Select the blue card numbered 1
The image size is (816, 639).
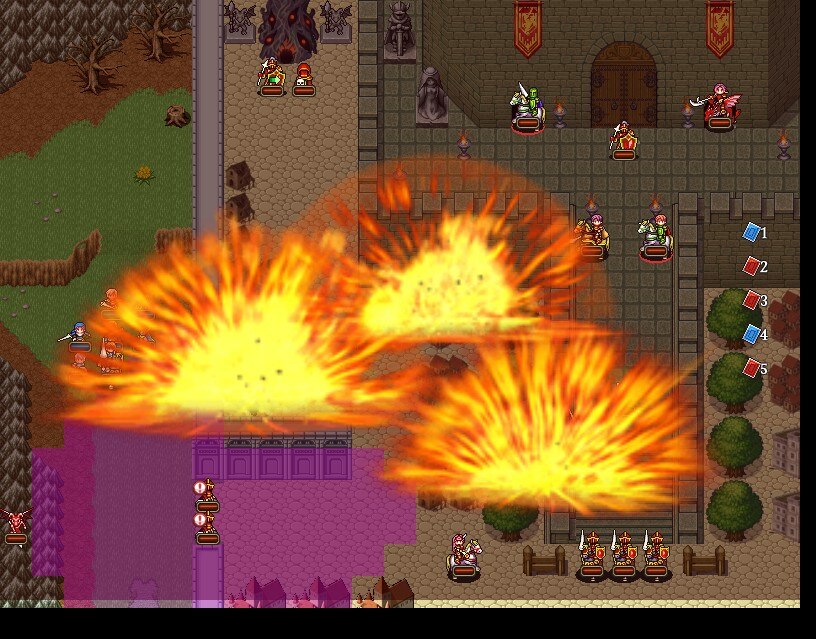752,233
